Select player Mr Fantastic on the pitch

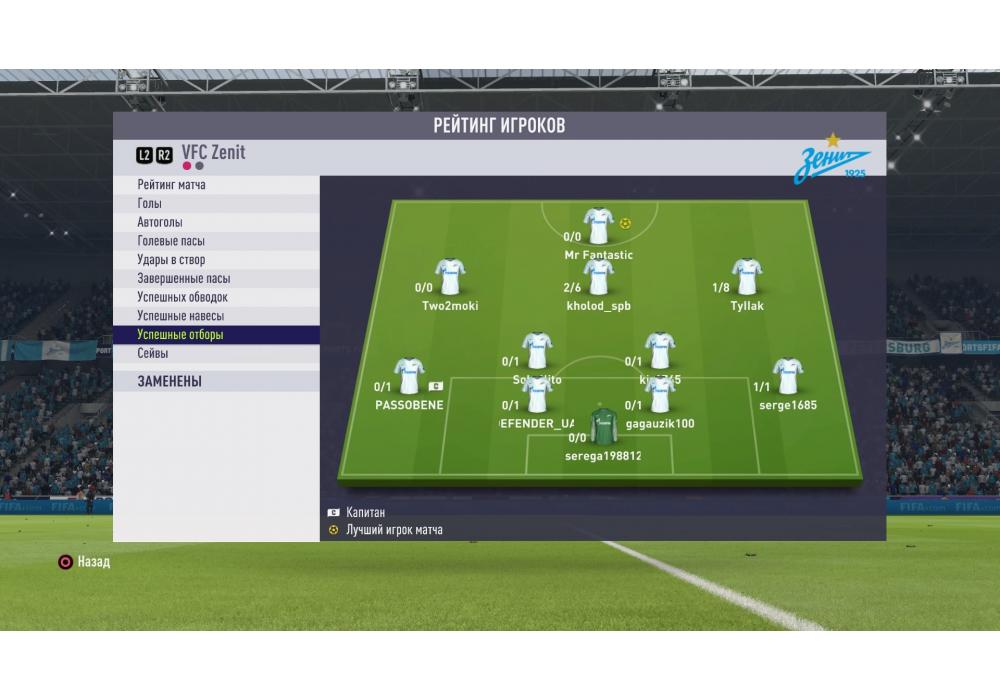pos(598,226)
